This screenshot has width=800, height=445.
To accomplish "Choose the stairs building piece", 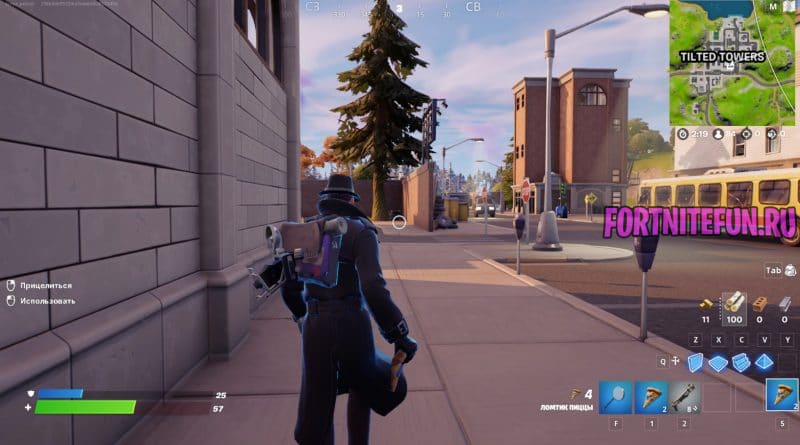I will pos(741,362).
